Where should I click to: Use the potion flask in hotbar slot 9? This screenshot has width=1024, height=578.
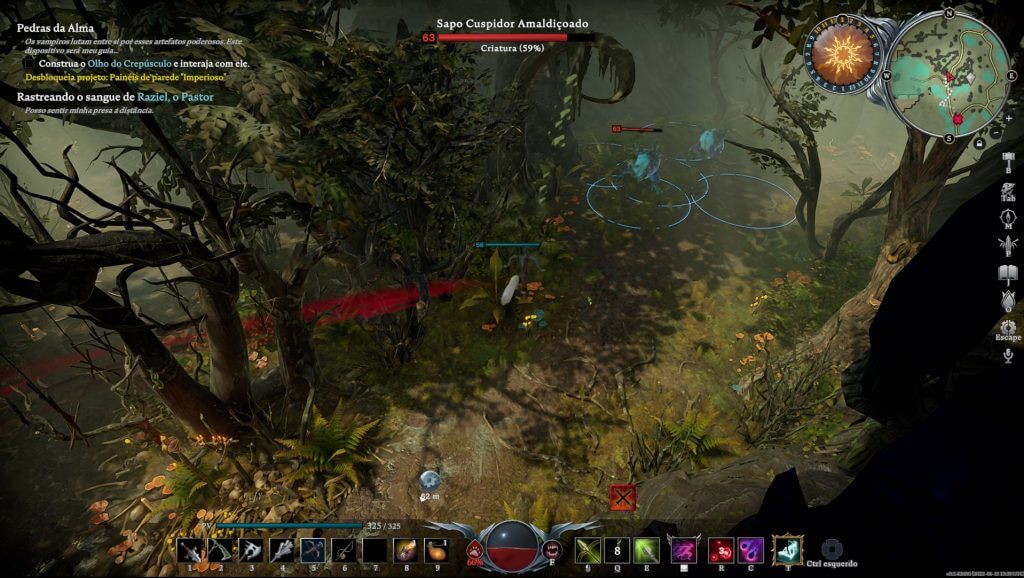(x=436, y=550)
